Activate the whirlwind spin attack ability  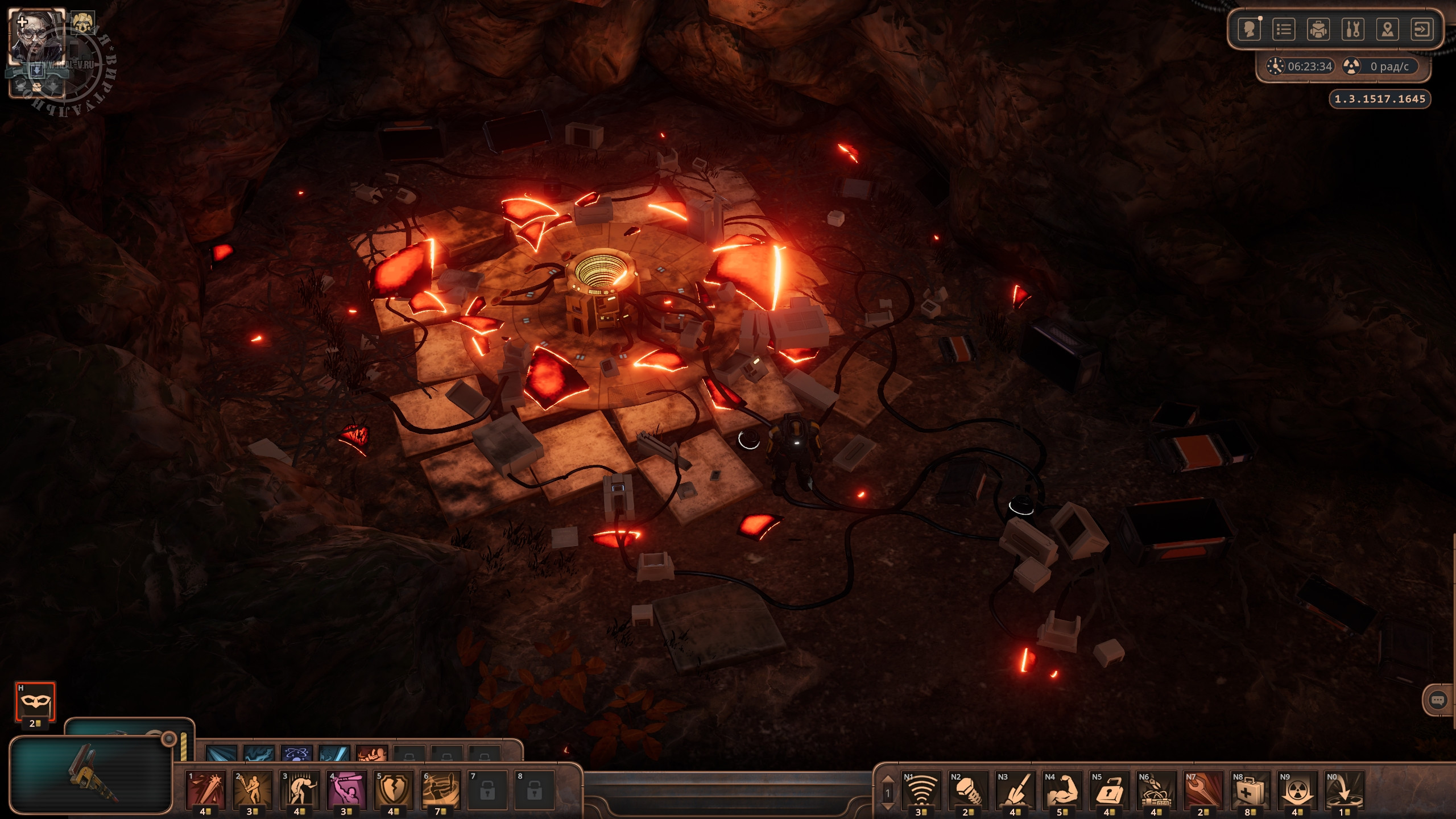[441, 789]
